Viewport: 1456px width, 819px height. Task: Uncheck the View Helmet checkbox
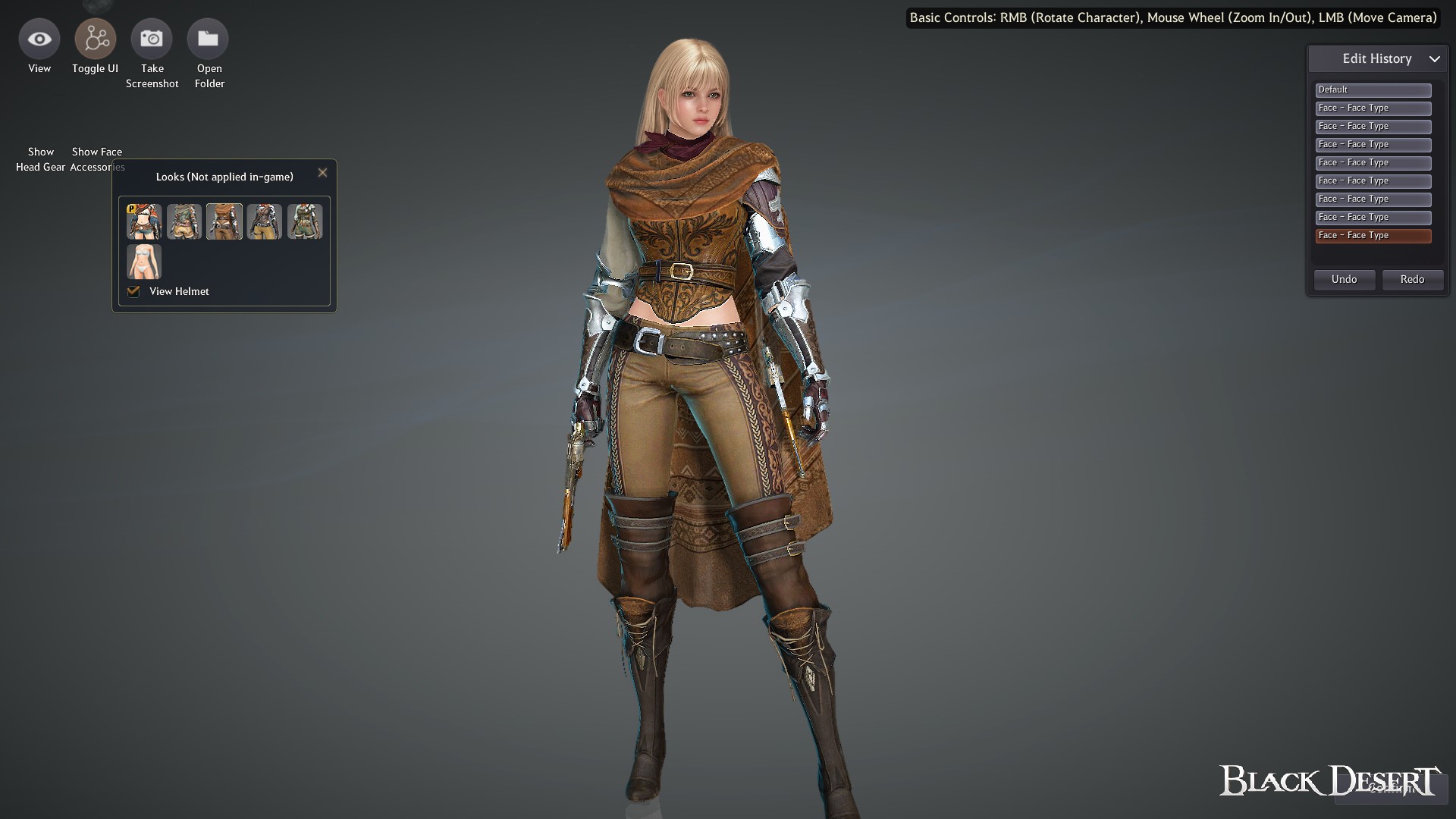[x=133, y=290]
